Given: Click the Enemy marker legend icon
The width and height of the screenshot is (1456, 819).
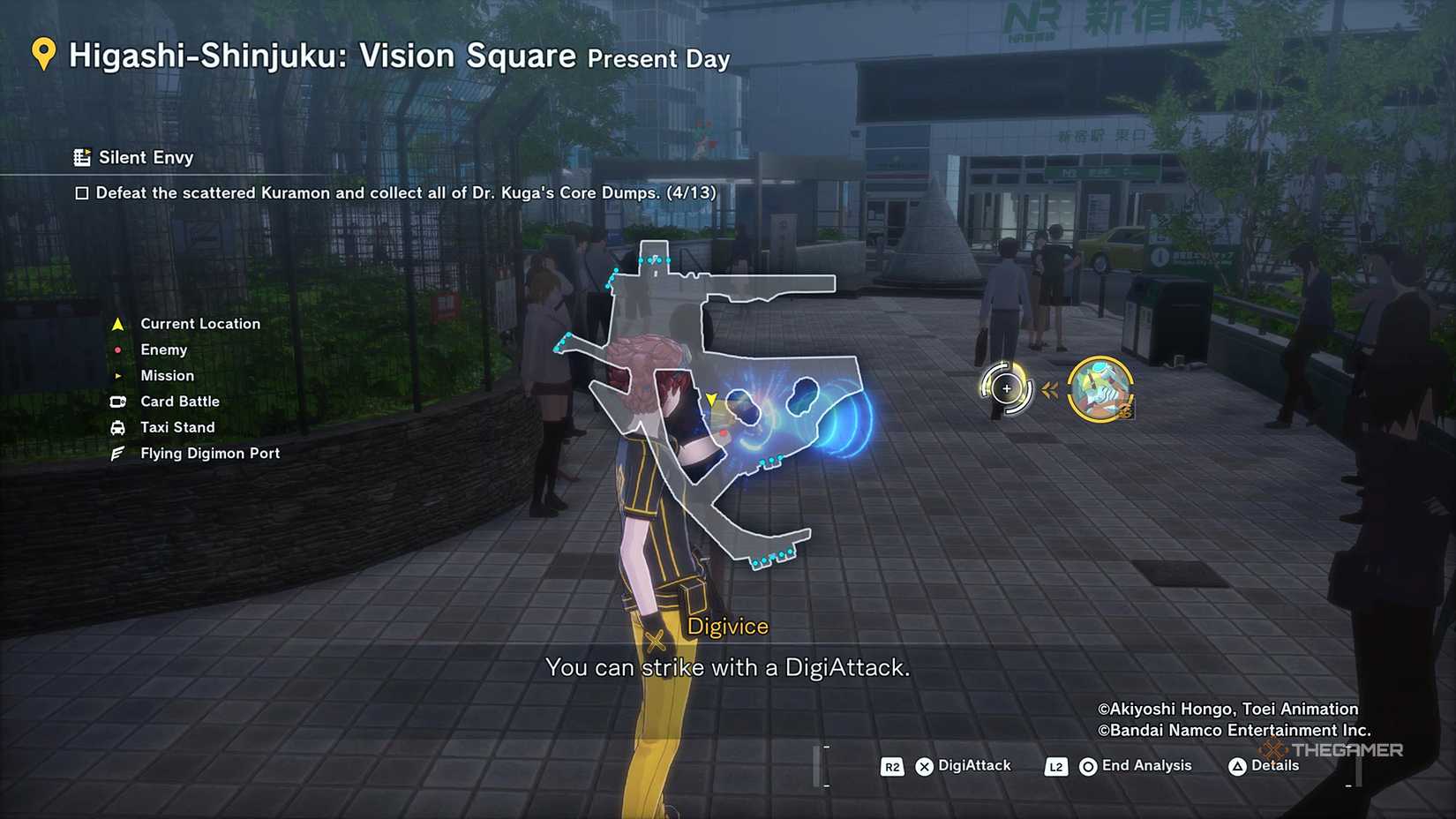Looking at the screenshot, I should pos(117,349).
